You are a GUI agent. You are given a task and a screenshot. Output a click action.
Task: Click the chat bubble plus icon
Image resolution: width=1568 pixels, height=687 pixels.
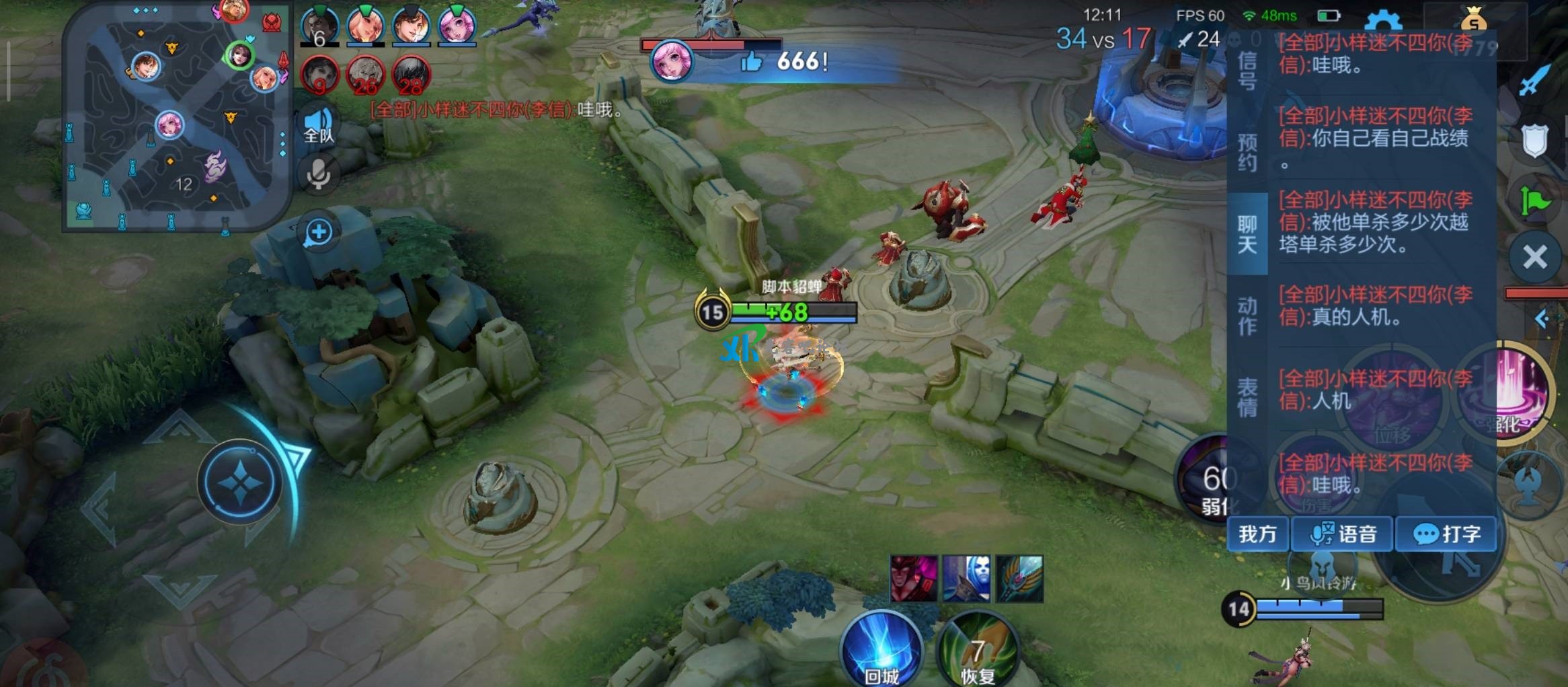tap(319, 233)
